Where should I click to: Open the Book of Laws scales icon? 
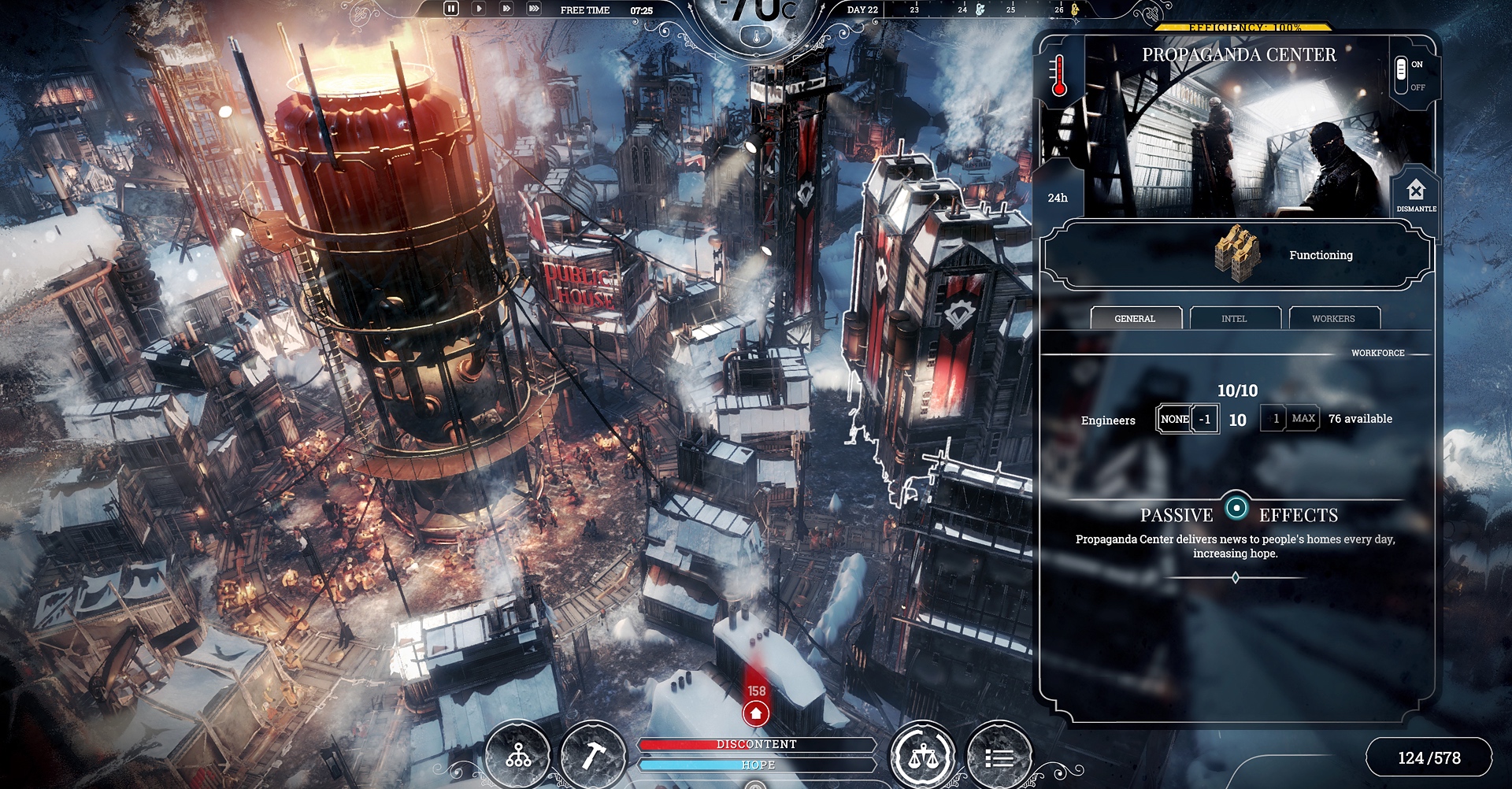(923, 756)
